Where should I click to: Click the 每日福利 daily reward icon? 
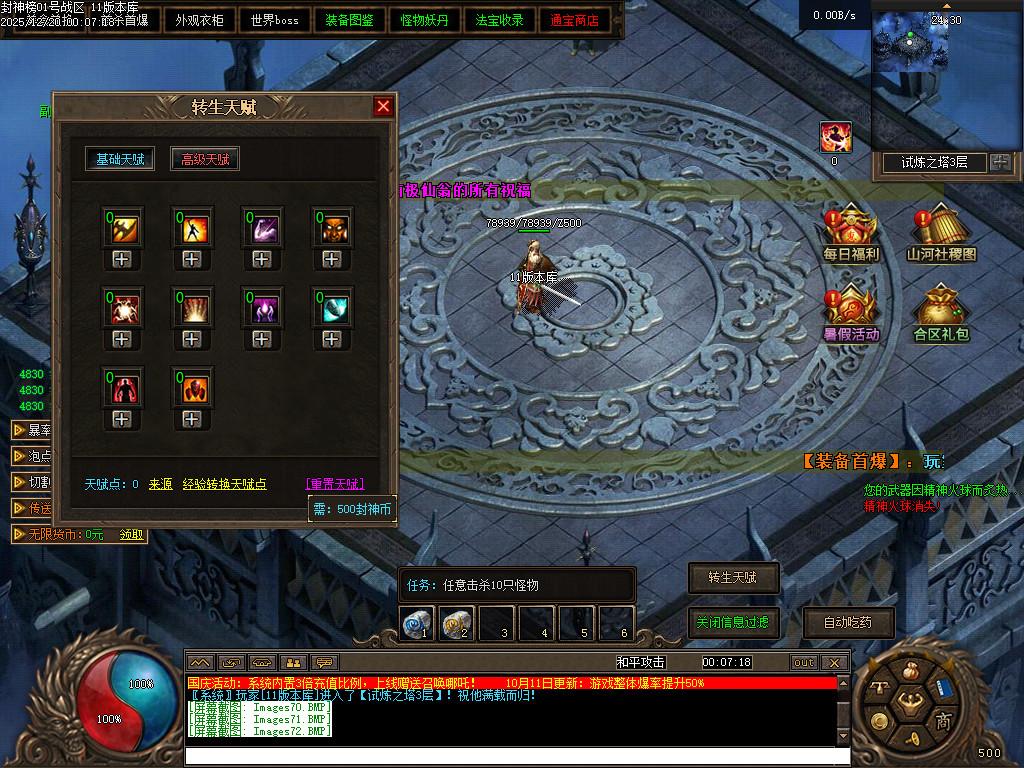(851, 234)
